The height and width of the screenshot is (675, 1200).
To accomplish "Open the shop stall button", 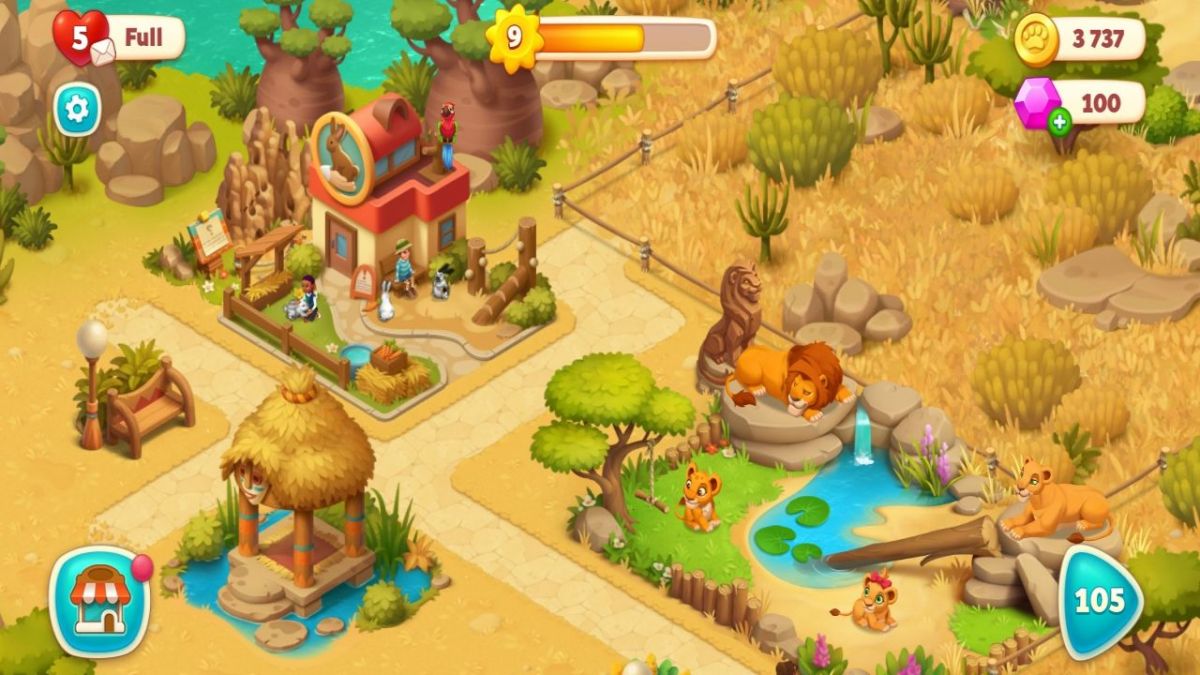I will (x=99, y=600).
